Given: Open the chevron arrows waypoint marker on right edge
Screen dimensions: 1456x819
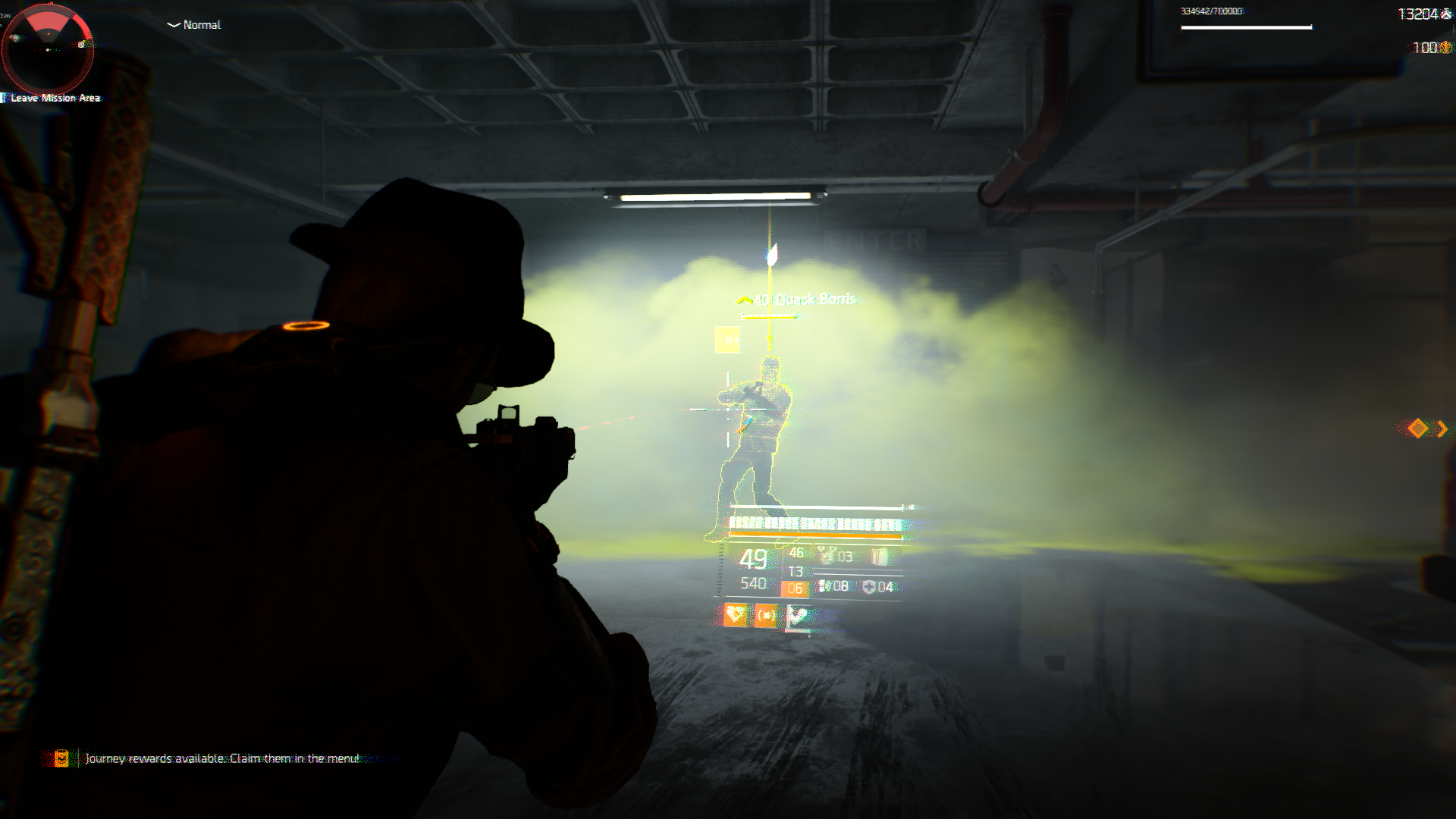Looking at the screenshot, I should pyautogui.click(x=1429, y=428).
